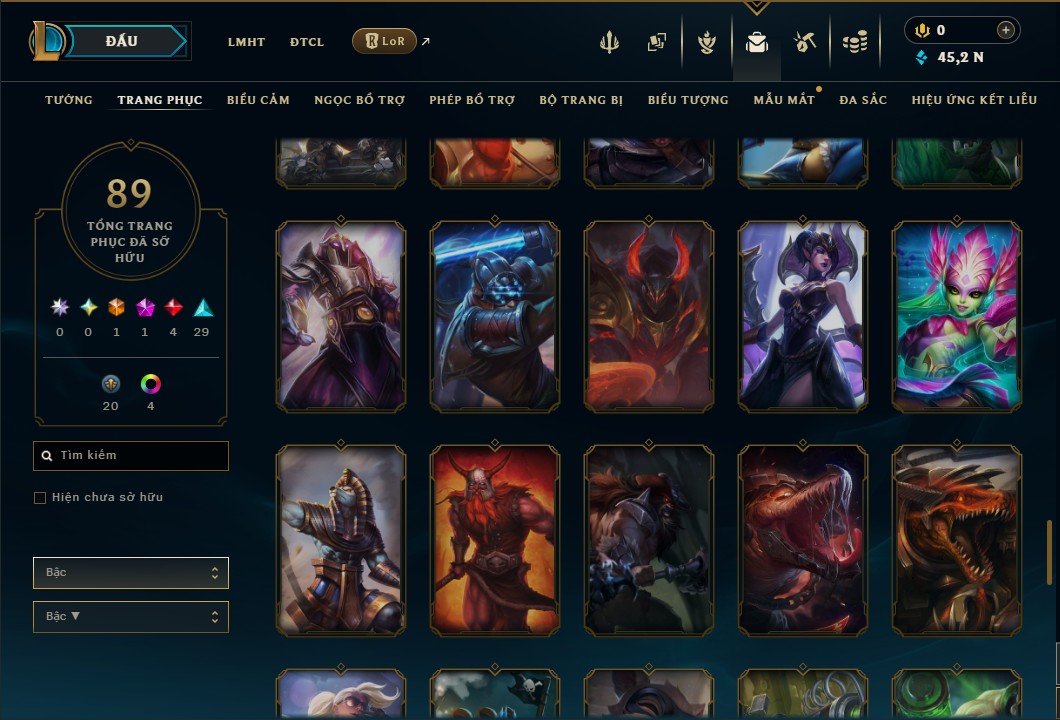Open the BIỂU CẢM tab

point(258,100)
